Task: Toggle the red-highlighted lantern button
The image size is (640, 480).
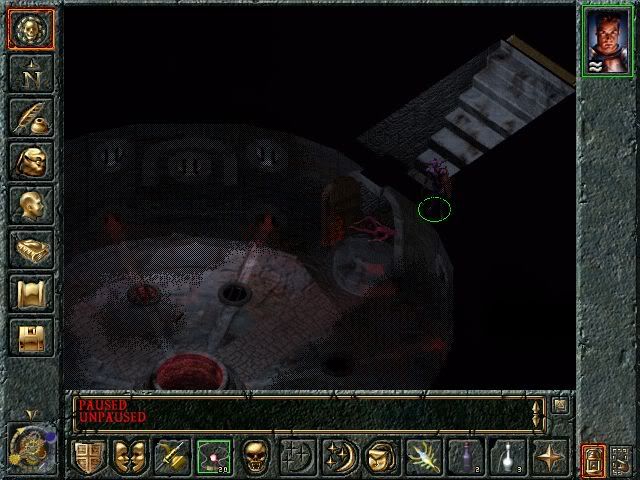Action: click(594, 459)
